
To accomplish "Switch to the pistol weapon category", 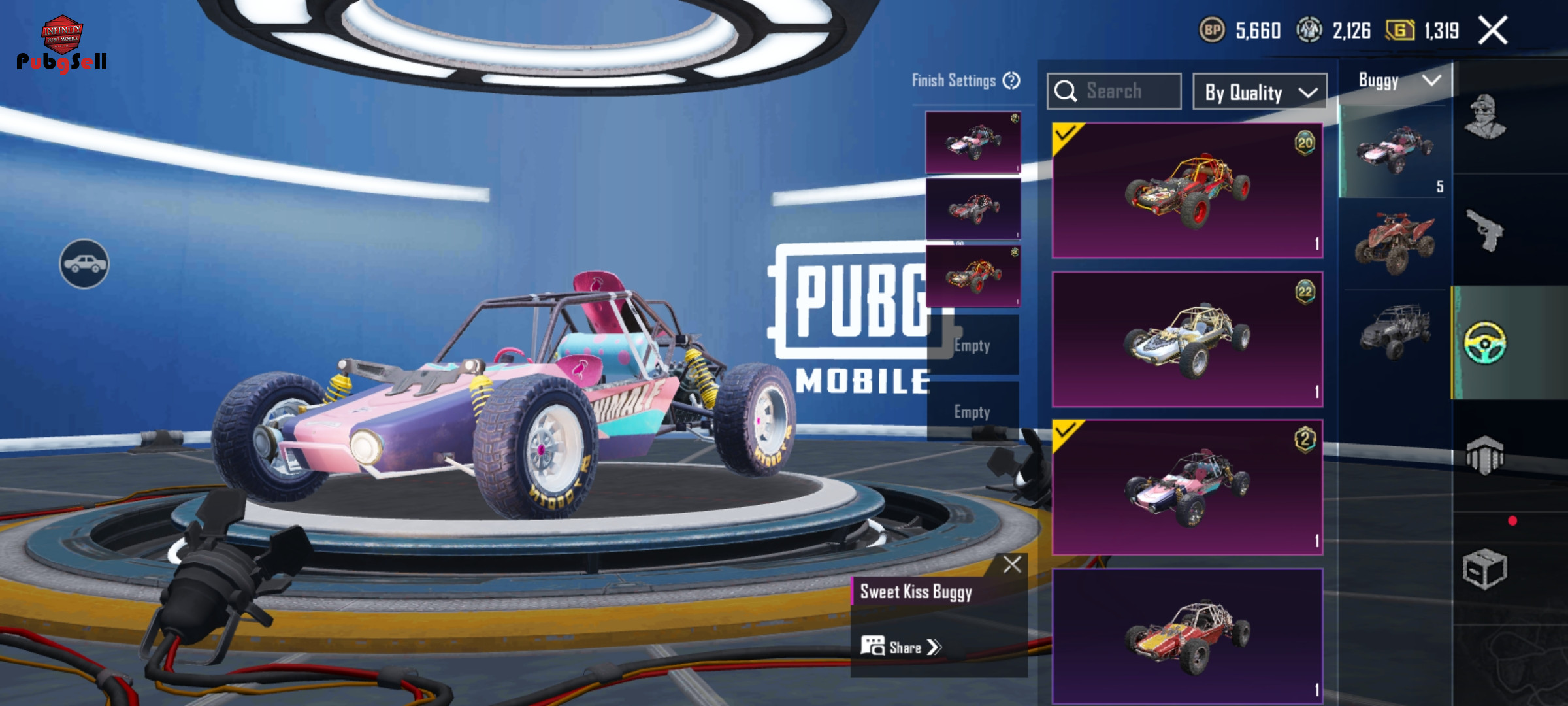I will pos(1485,230).
